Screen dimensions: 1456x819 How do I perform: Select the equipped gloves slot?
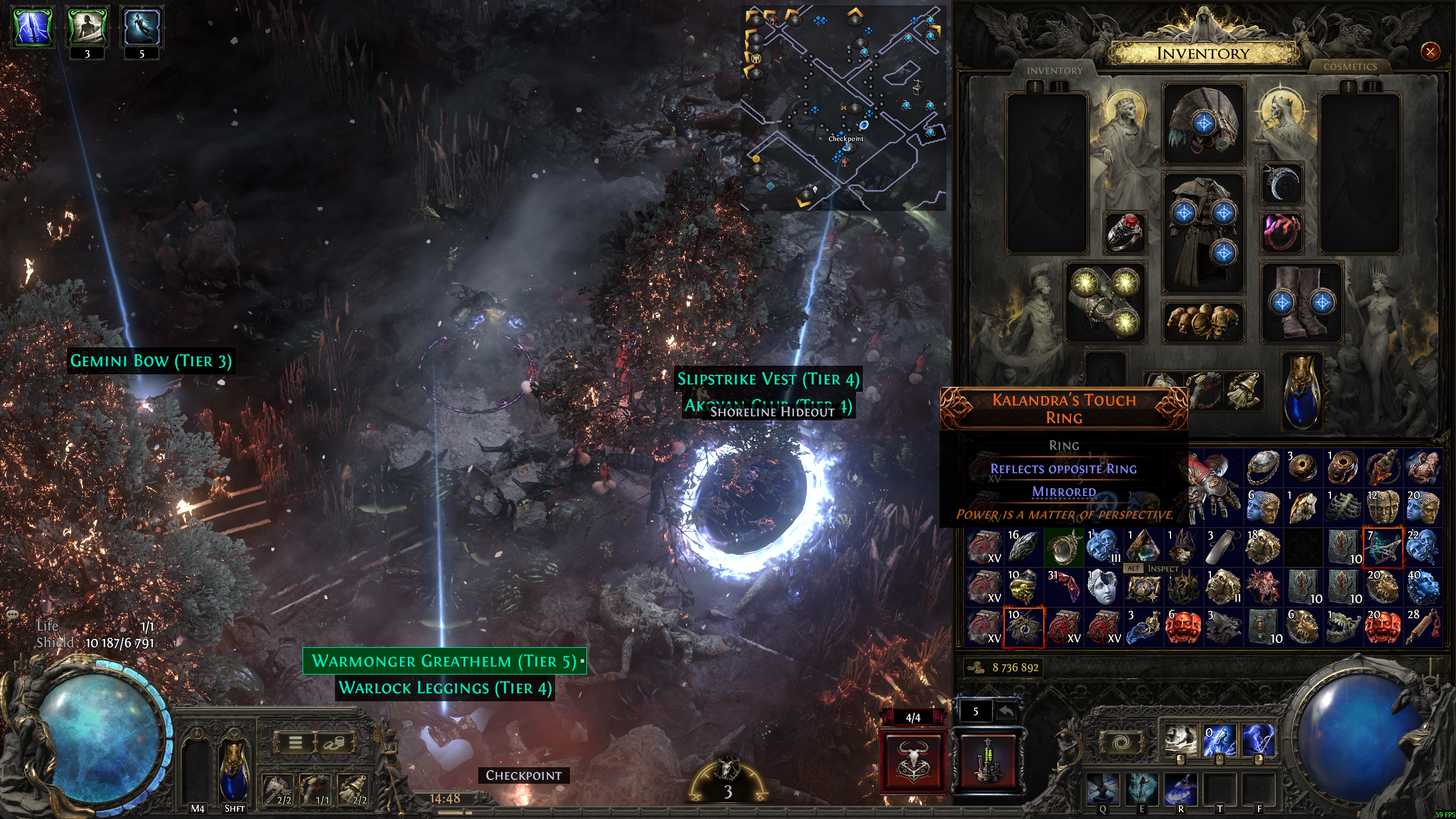1105,302
